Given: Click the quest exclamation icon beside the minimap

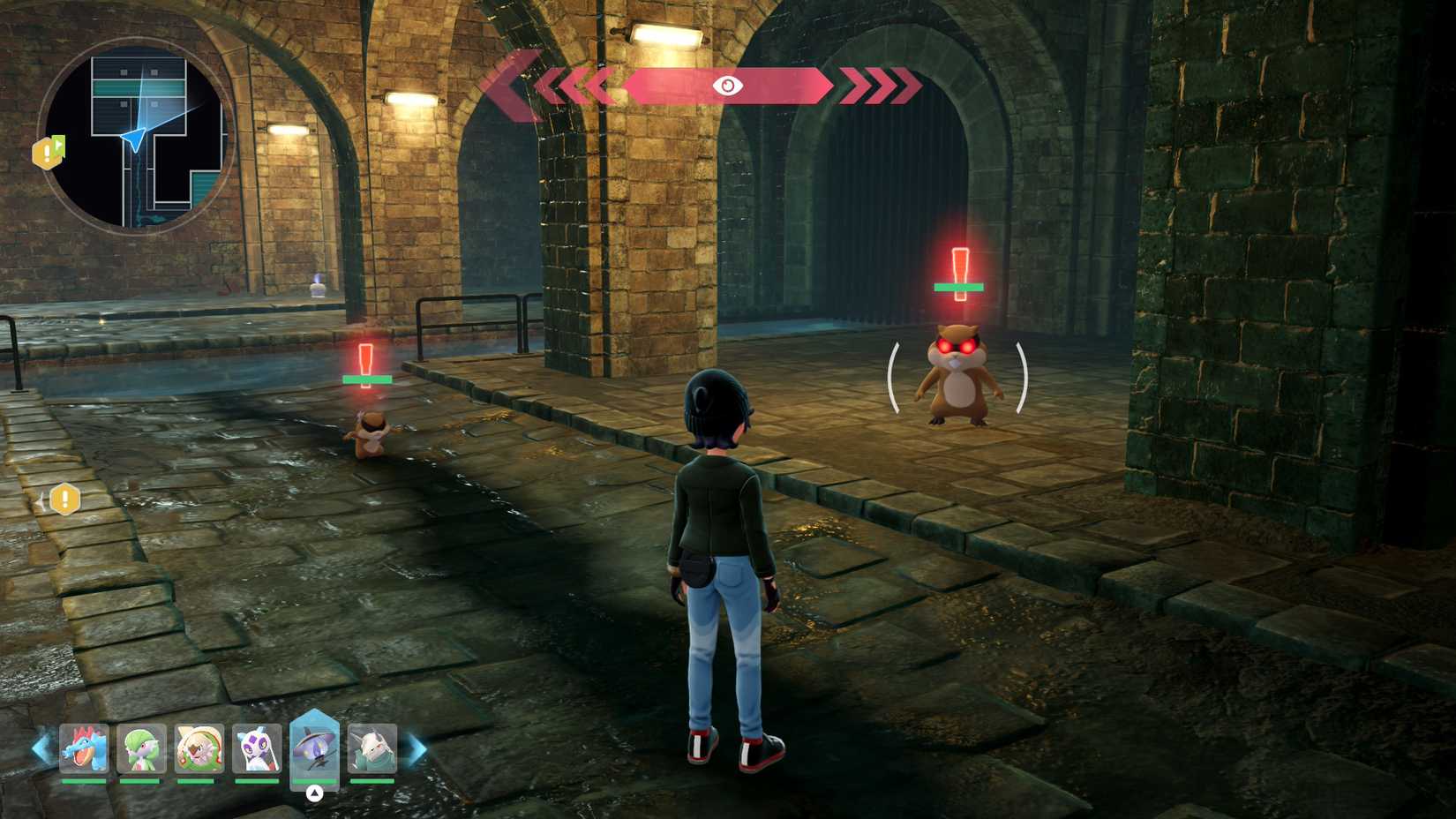Looking at the screenshot, I should 49,154.
